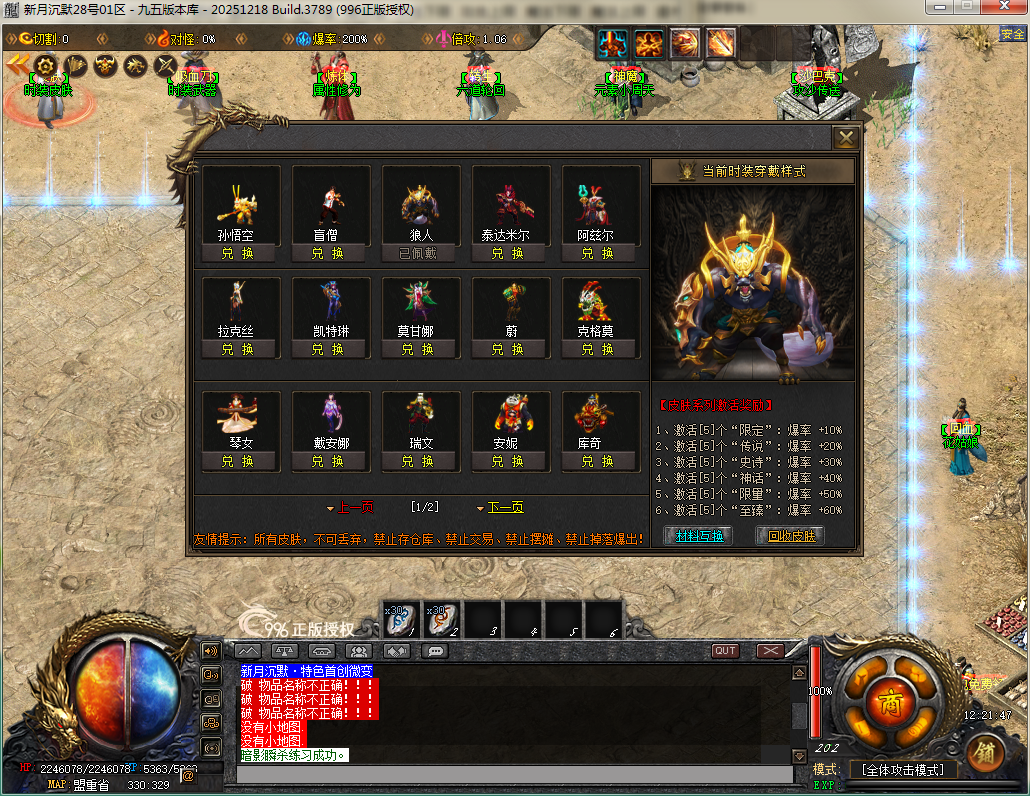Open 回收皮肤 skin recycling
This screenshot has width=1030, height=796.
tap(792, 536)
